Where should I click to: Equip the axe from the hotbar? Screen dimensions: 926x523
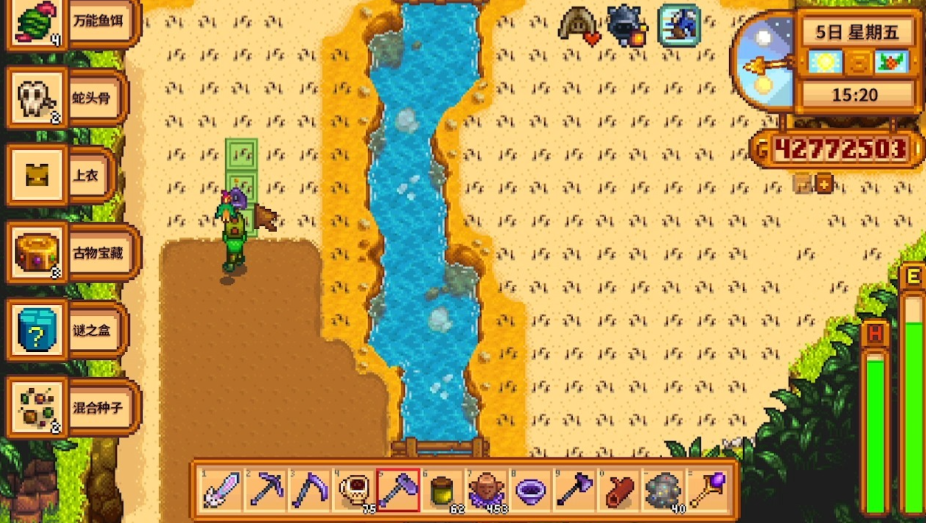pyautogui.click(x=573, y=490)
